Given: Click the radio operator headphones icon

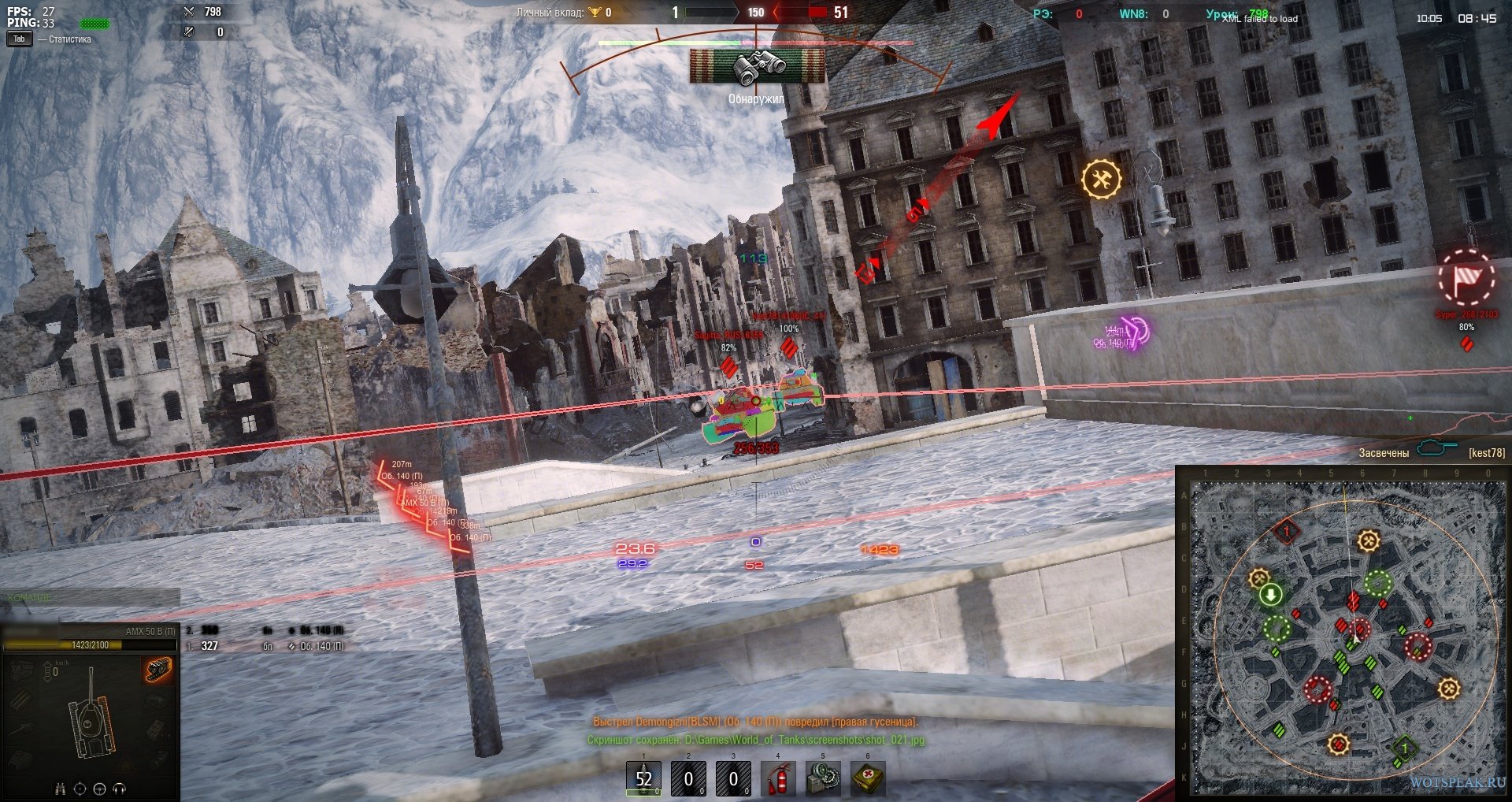Looking at the screenshot, I should tap(120, 789).
